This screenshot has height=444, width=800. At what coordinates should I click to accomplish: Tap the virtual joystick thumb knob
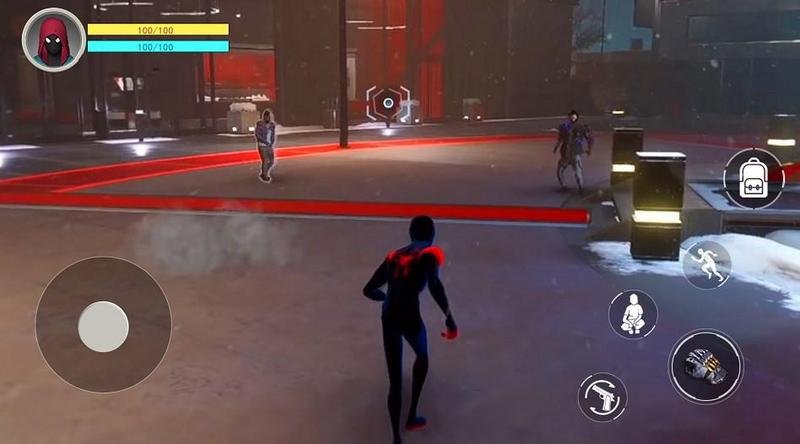[x=103, y=327]
